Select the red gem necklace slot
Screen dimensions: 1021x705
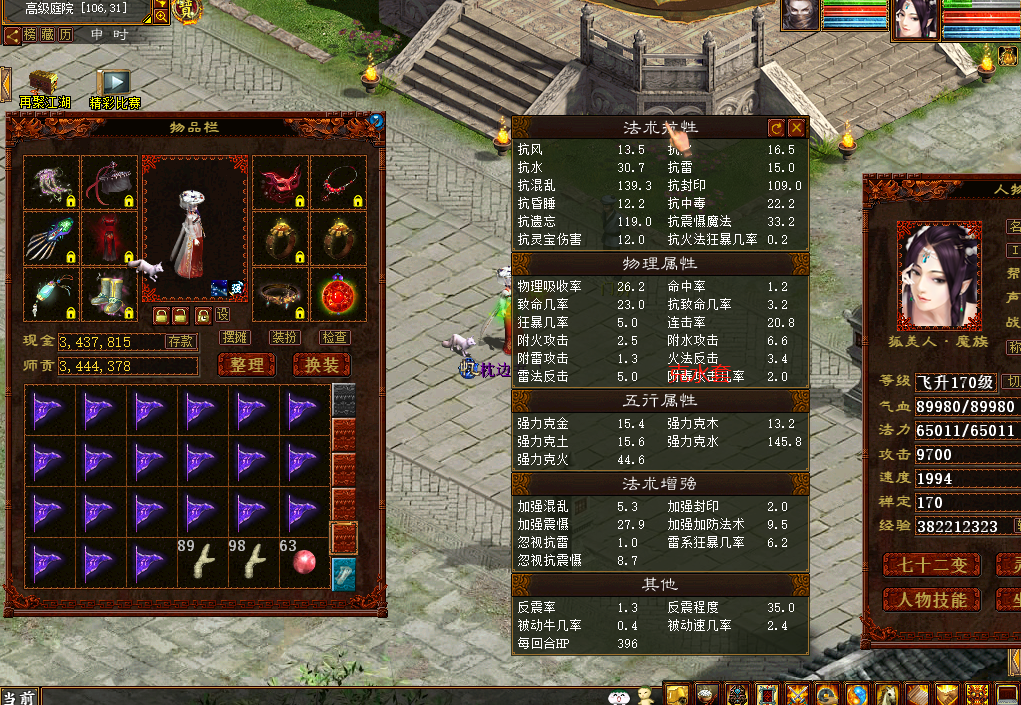pyautogui.click(x=338, y=184)
